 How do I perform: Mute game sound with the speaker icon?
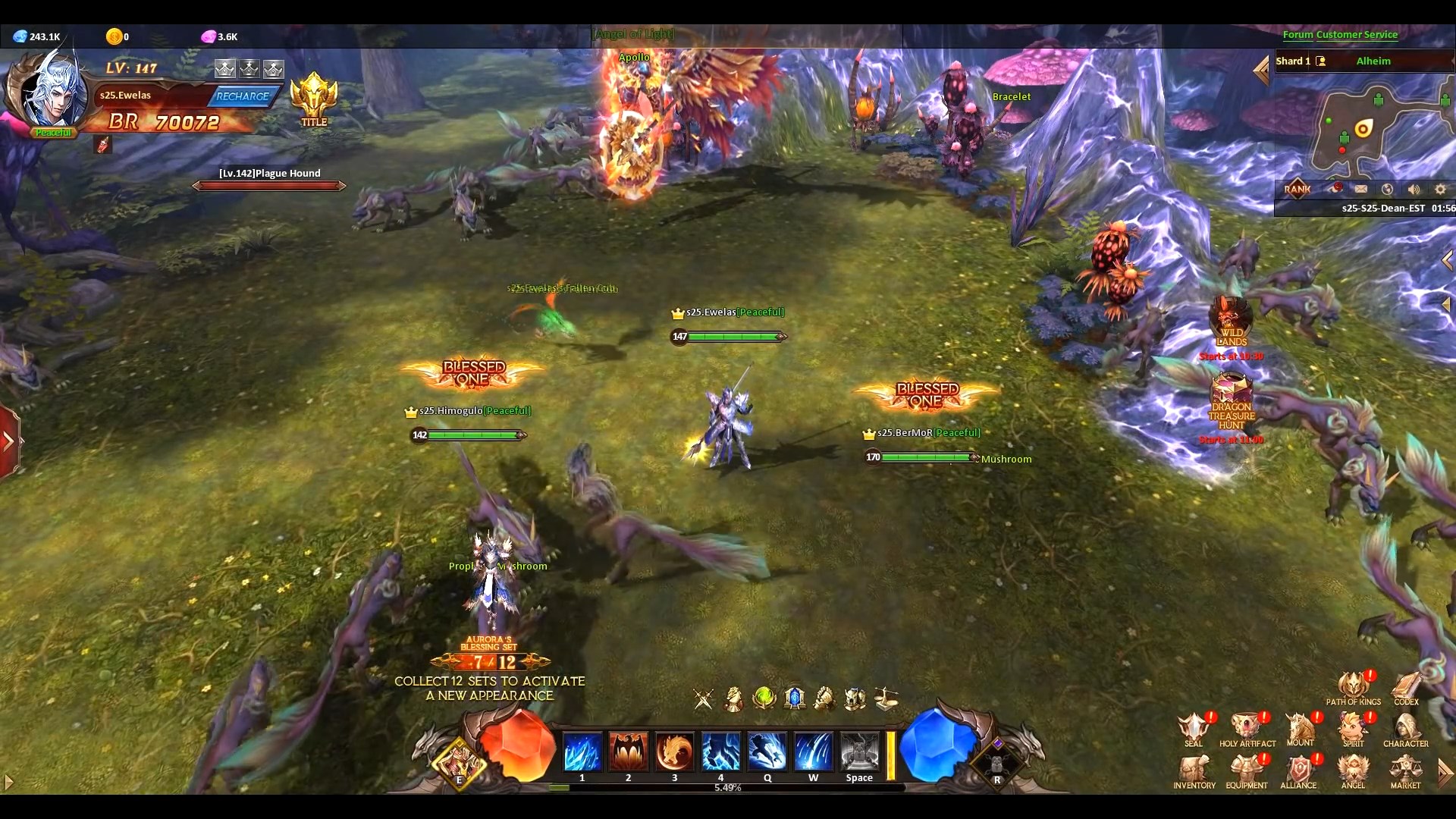click(1414, 189)
